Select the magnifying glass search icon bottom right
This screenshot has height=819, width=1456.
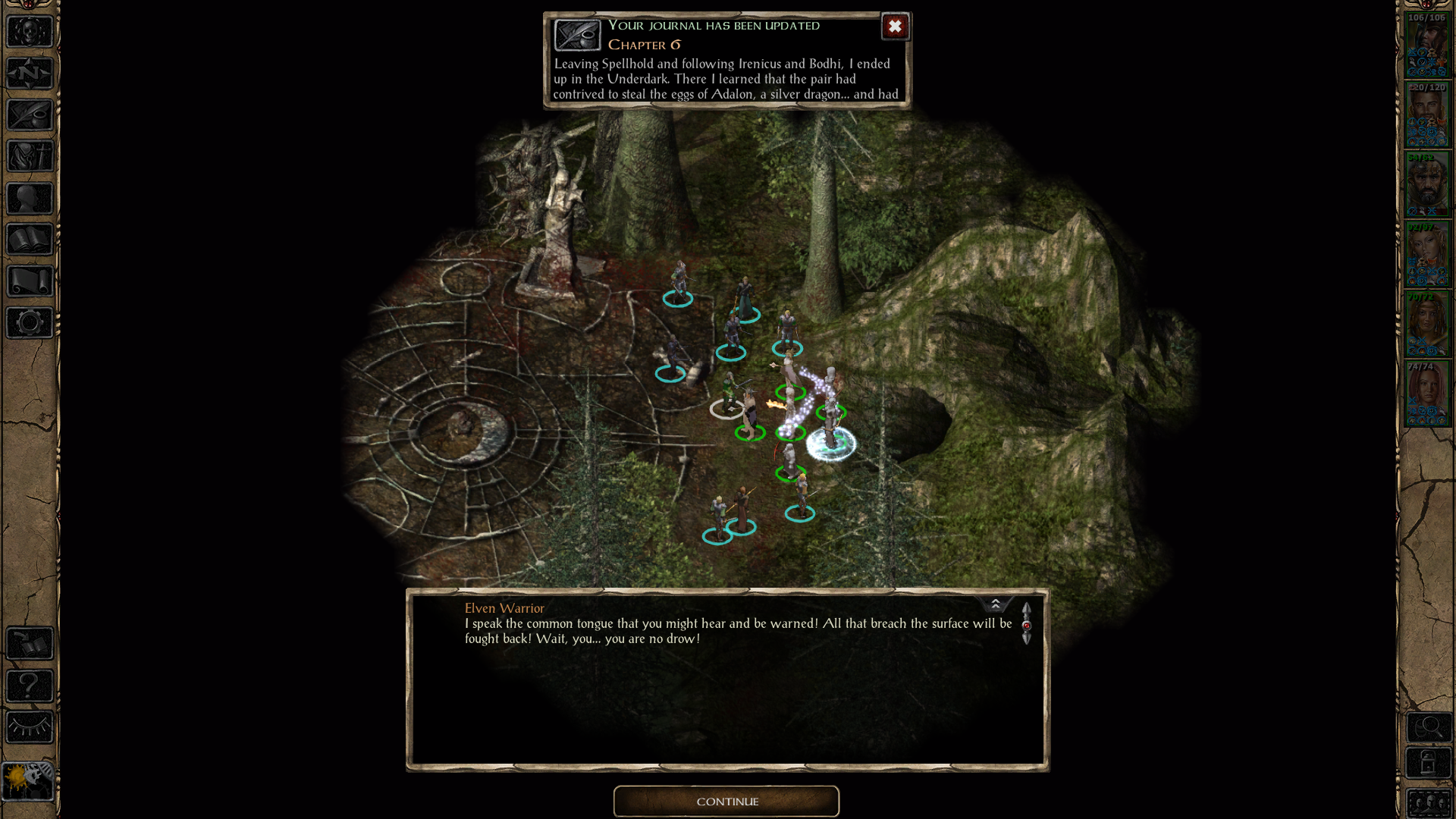1429,728
